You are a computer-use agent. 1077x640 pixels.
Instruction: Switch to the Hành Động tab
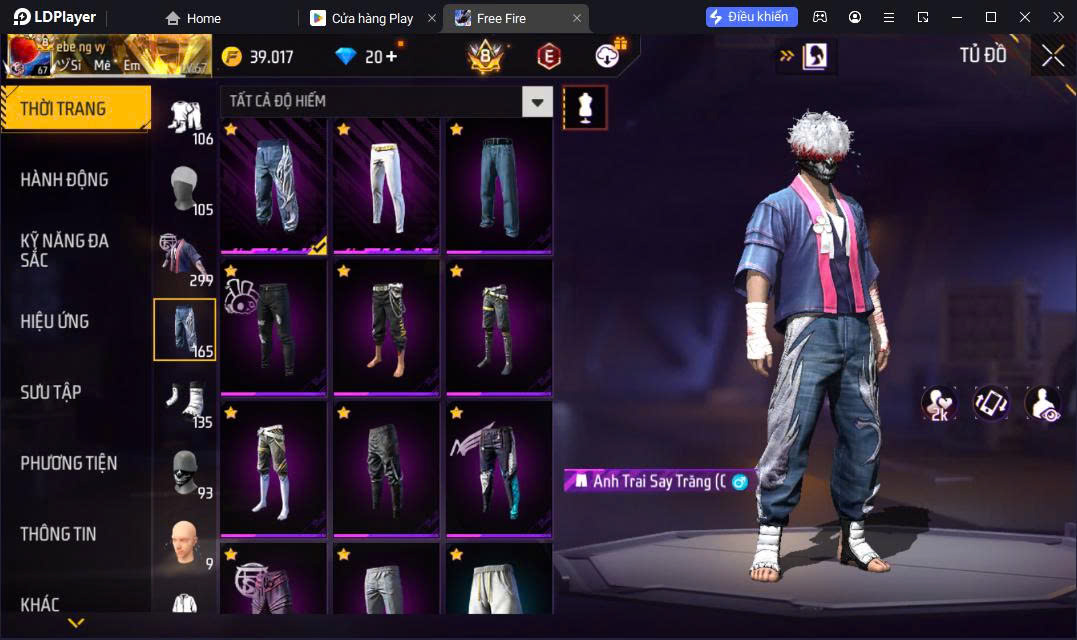click(x=65, y=180)
